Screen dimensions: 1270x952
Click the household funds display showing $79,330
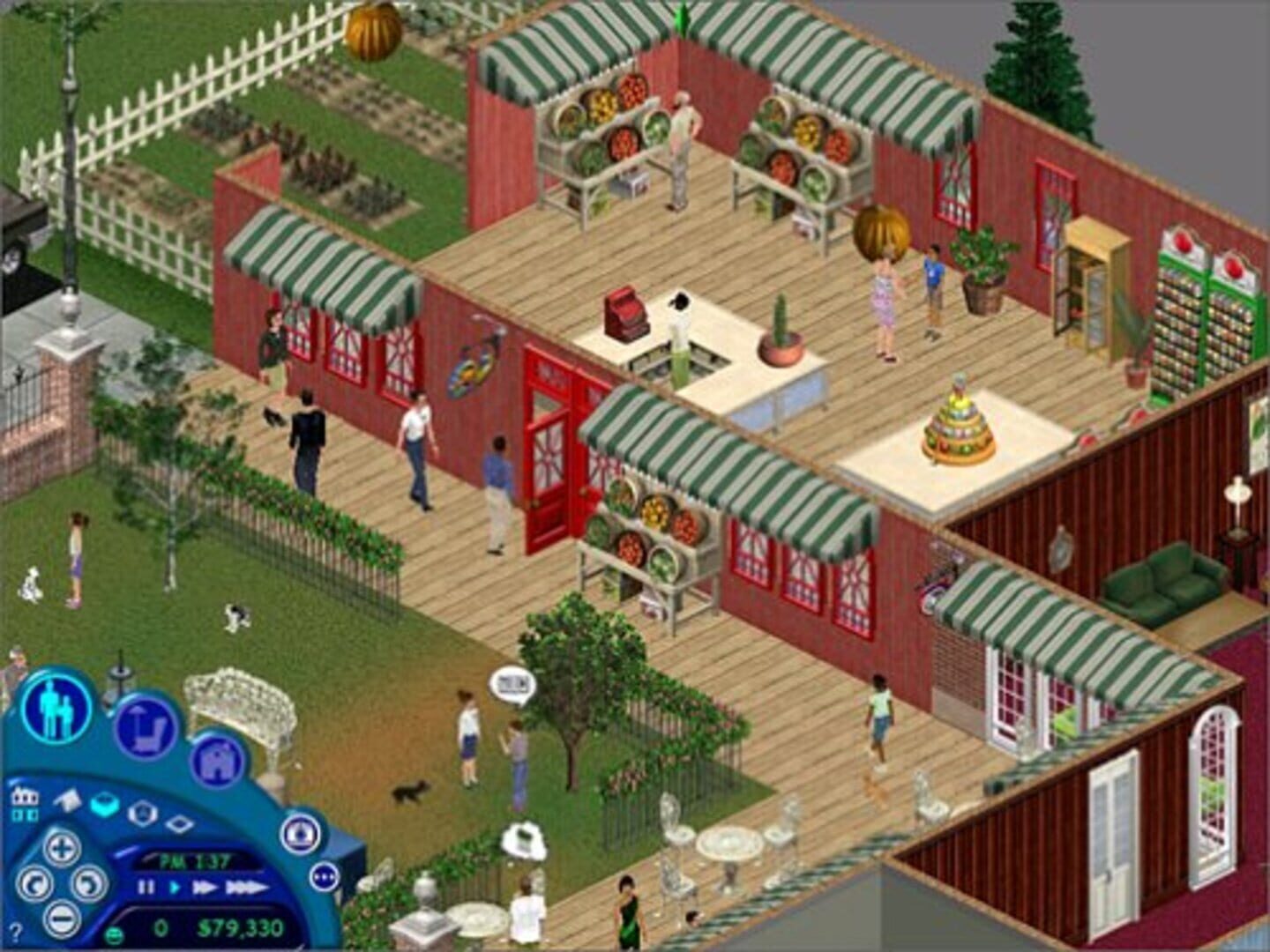[239, 928]
